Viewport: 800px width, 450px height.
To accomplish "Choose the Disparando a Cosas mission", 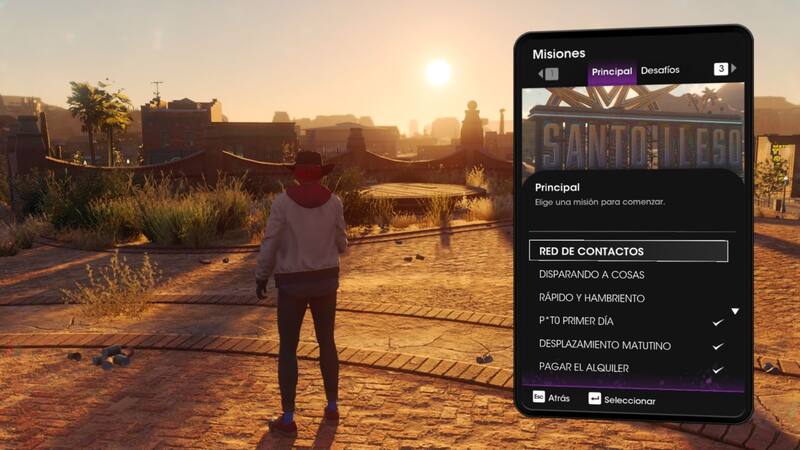I will pyautogui.click(x=591, y=275).
